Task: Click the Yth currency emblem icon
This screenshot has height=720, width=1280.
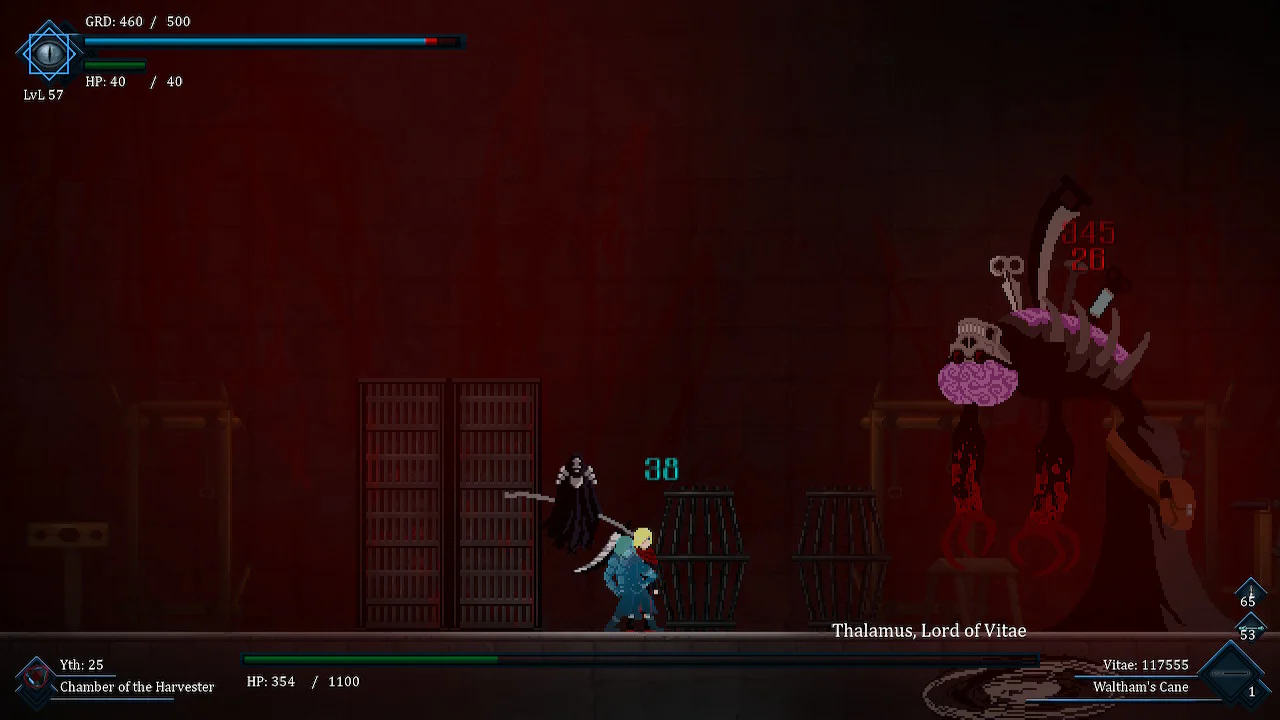Action: point(35,678)
